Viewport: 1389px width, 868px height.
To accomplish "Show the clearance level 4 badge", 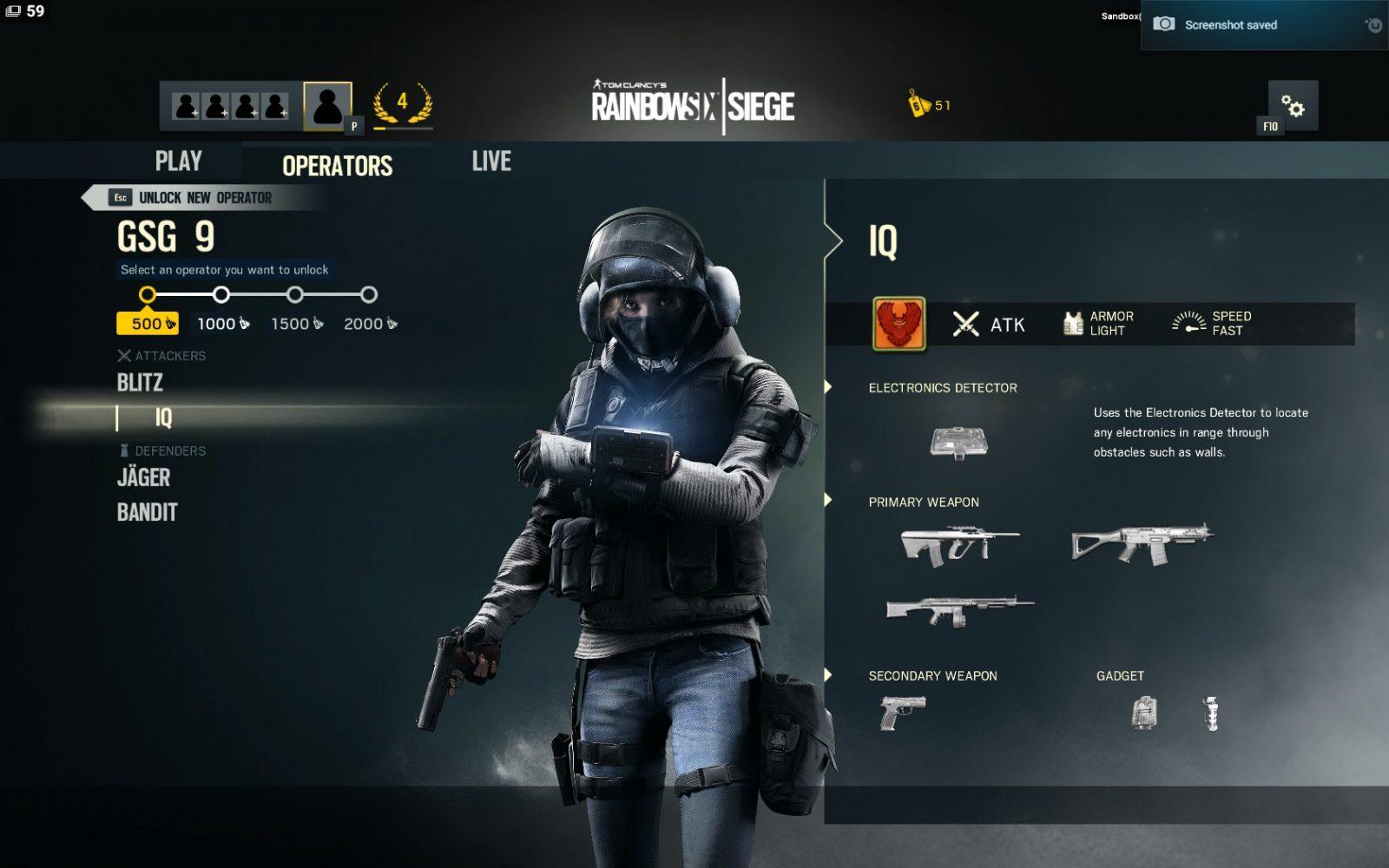I will 403,104.
